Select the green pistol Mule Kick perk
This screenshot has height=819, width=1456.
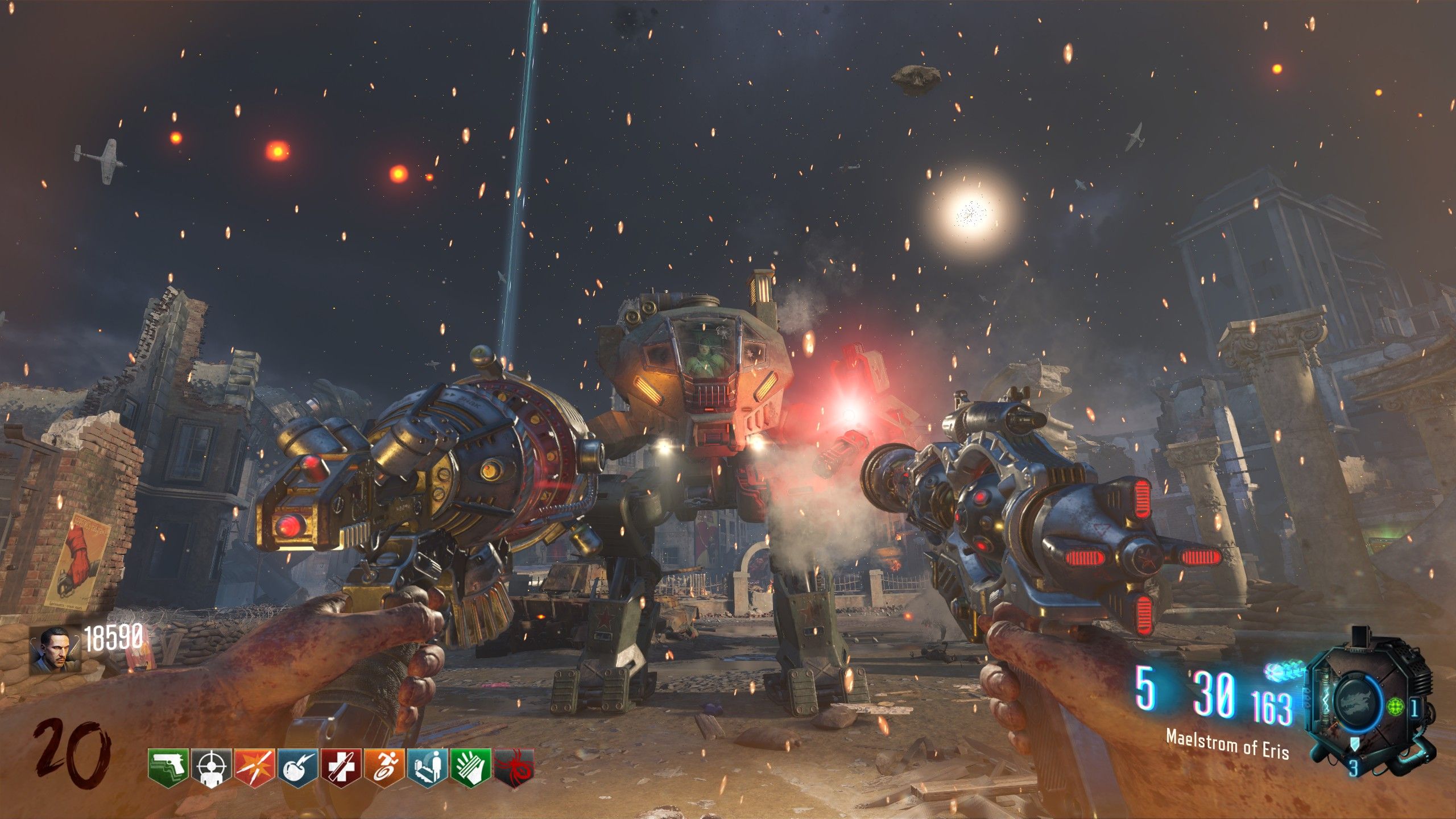[168, 768]
